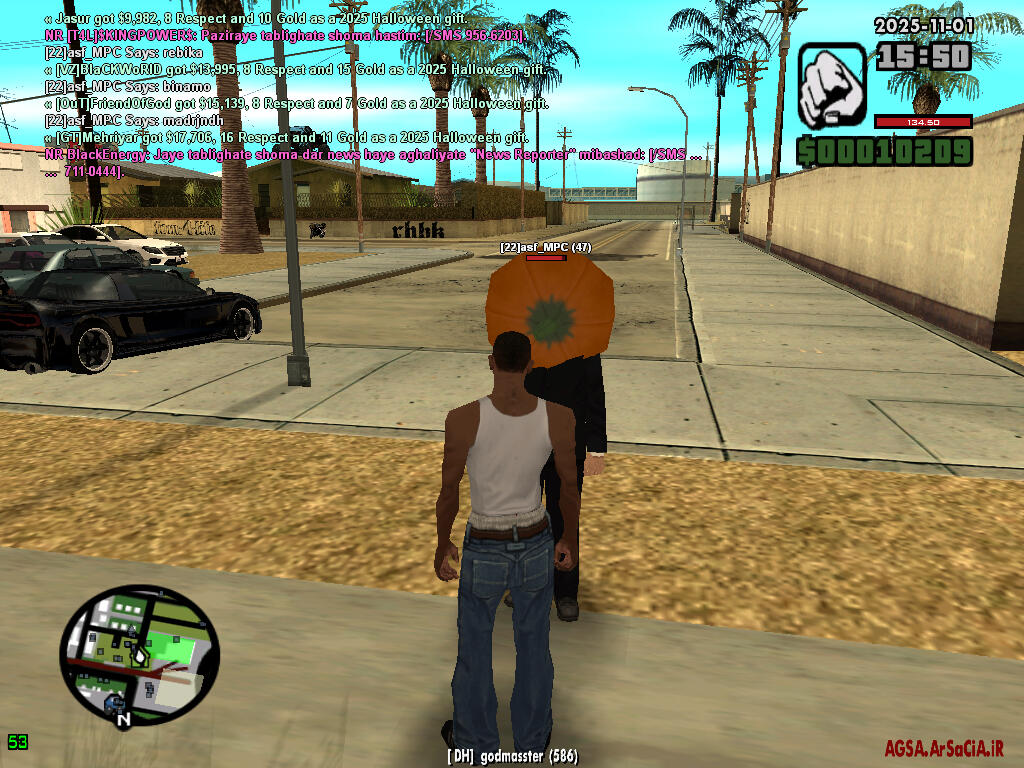The image size is (1024, 768).
Task: Click the AGSA.ArSaCiA.iR server link
Action: [943, 748]
